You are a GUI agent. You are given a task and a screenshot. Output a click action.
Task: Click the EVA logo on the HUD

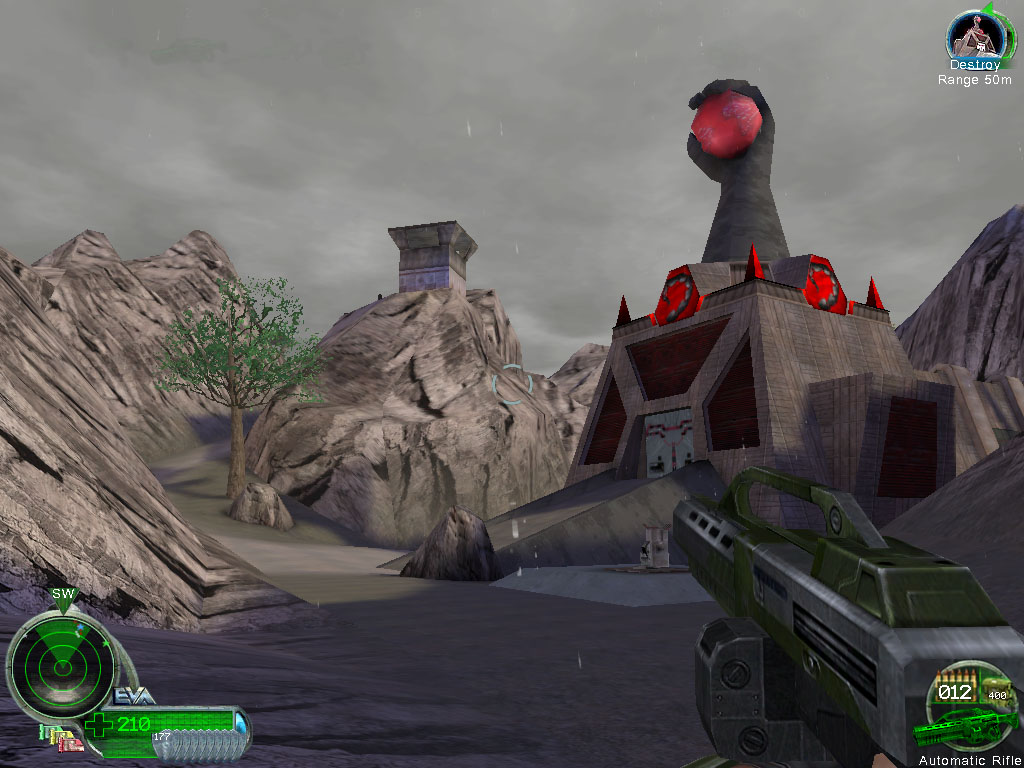pos(134,696)
